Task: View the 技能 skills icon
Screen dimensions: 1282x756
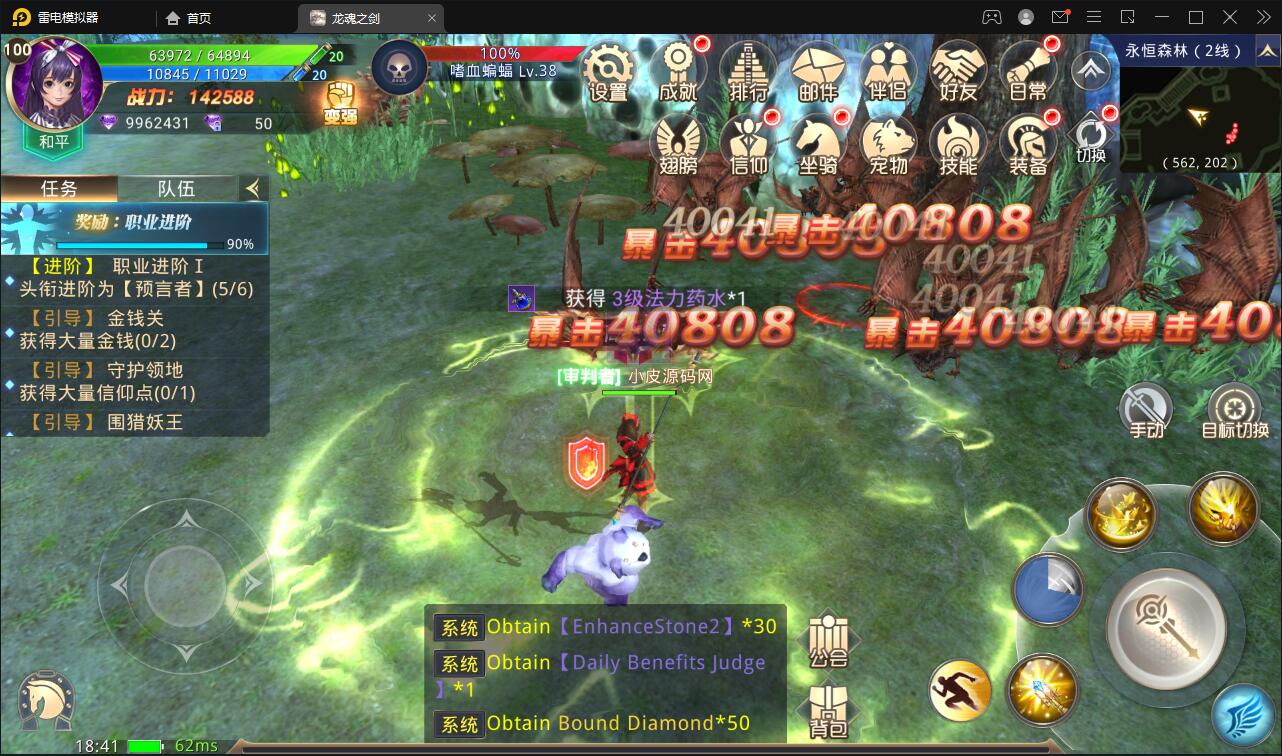Action: click(958, 140)
